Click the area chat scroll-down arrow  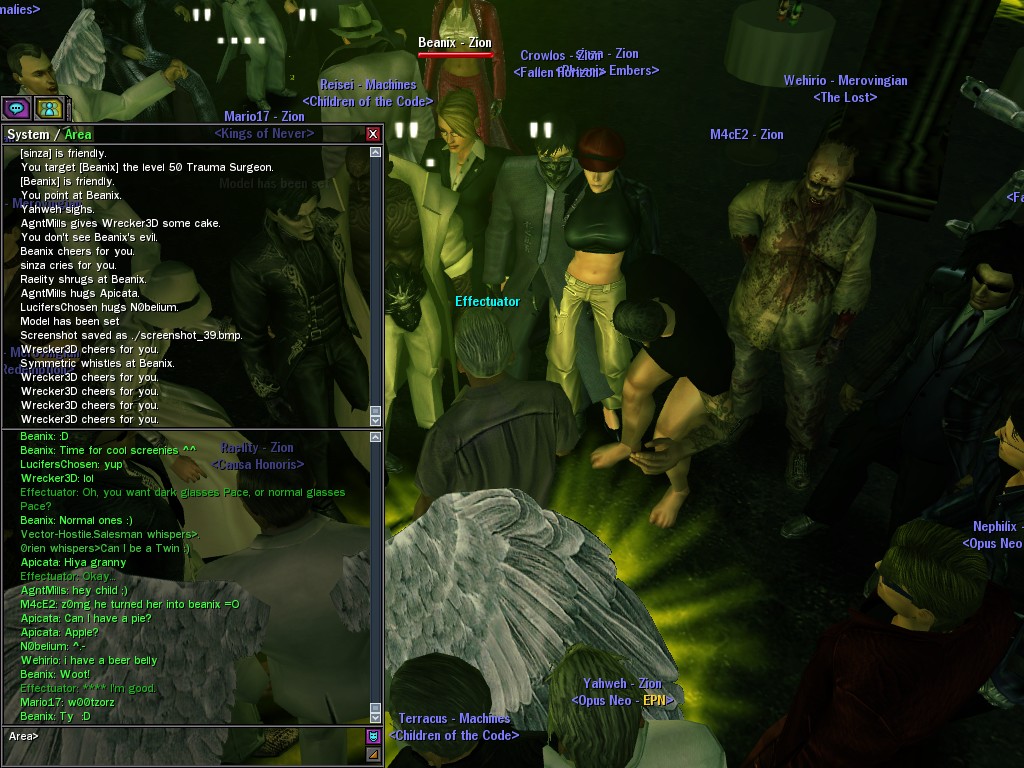click(376, 716)
